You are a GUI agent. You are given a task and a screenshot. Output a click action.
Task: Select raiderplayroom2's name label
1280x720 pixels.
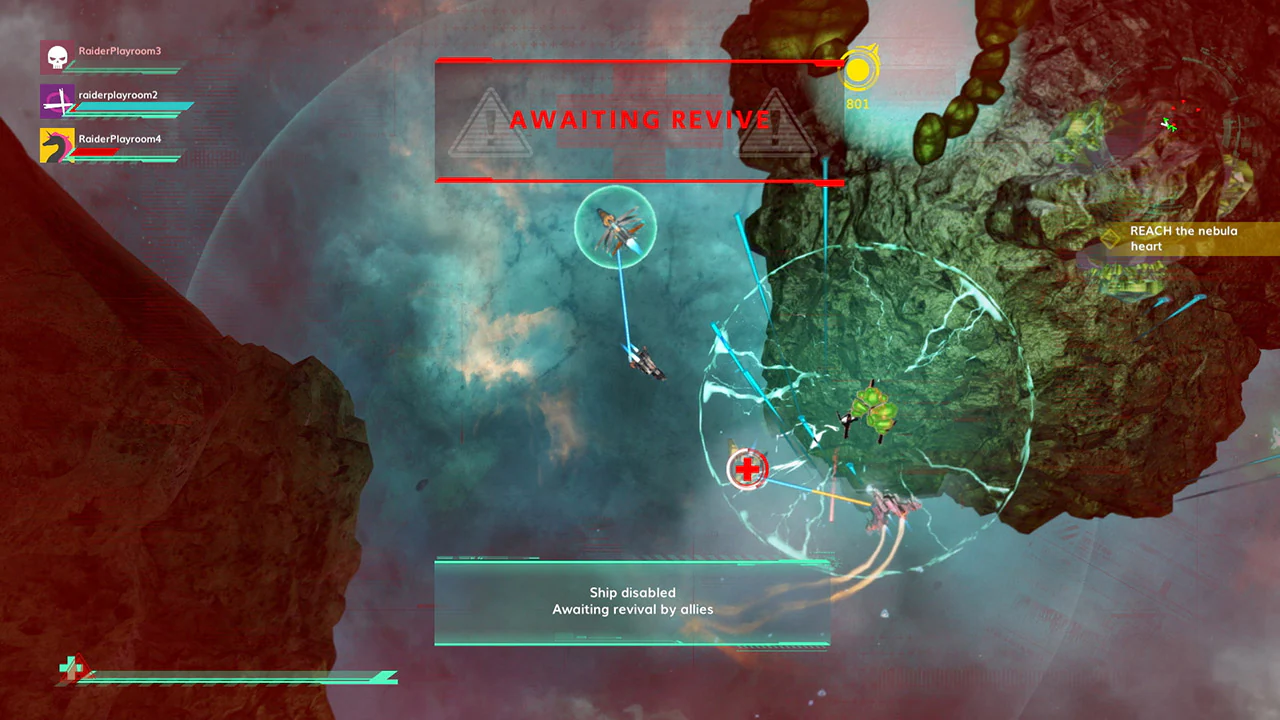tap(117, 95)
